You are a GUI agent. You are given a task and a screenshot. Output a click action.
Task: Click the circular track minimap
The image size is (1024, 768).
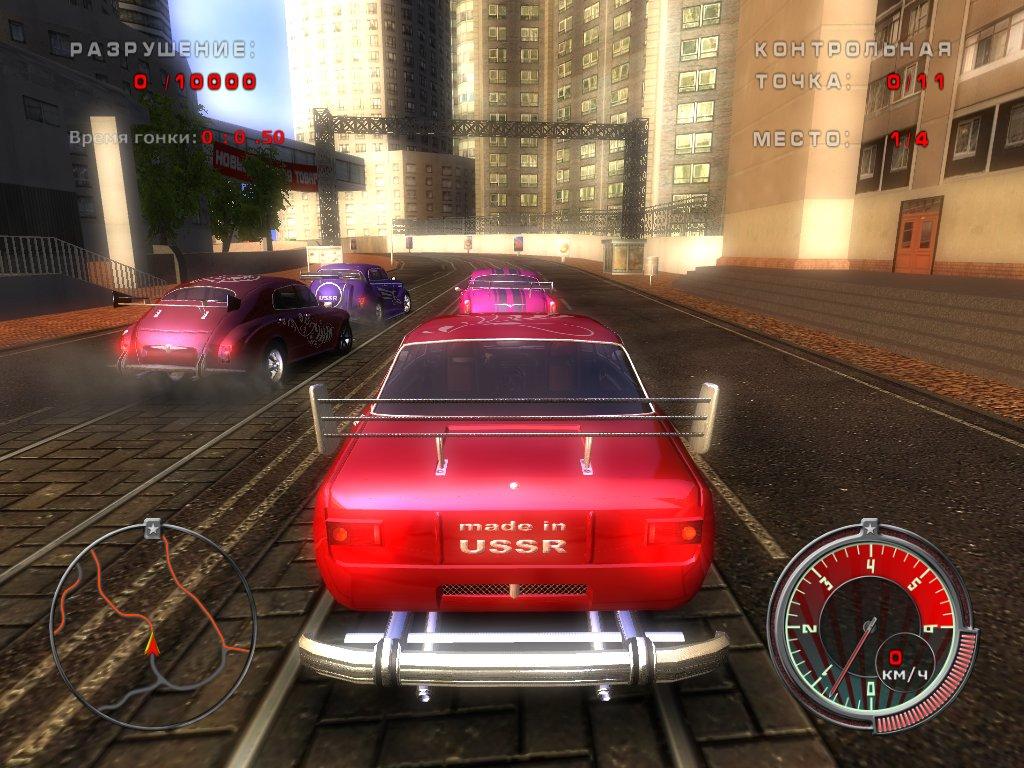153,627
